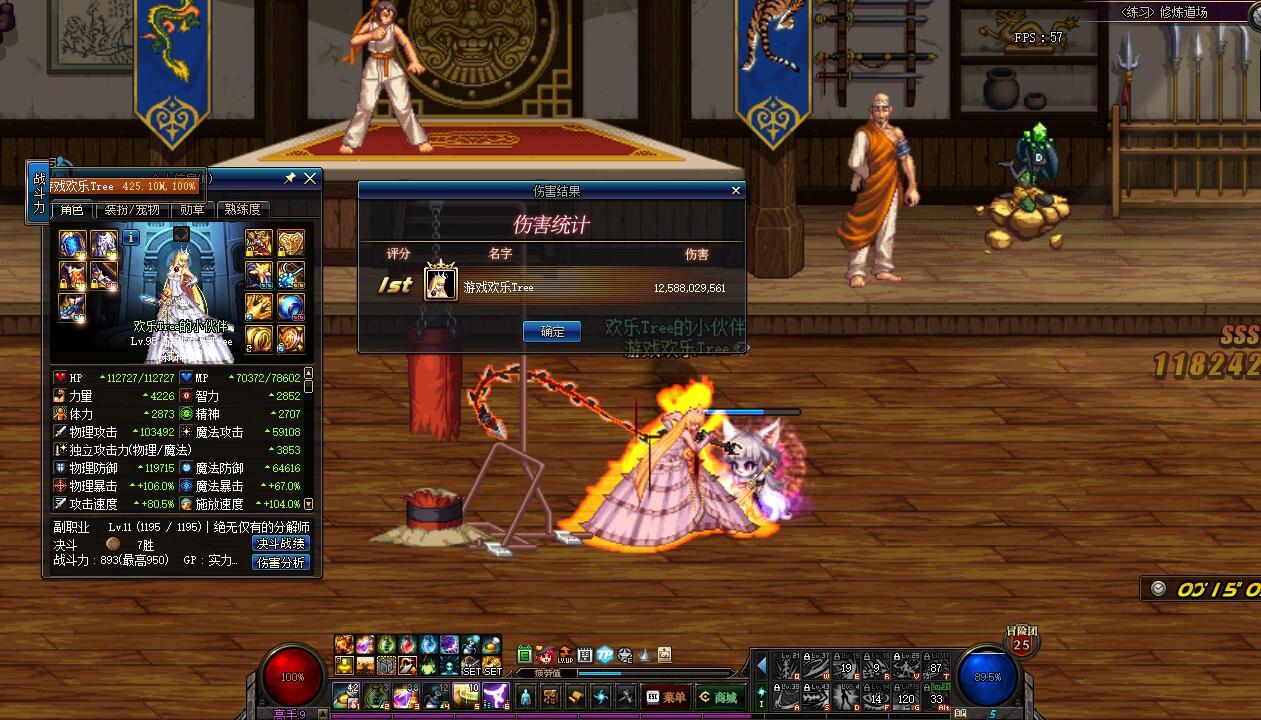Open the ESC 菜单 menu
The width and height of the screenshot is (1261, 720).
[x=667, y=697]
